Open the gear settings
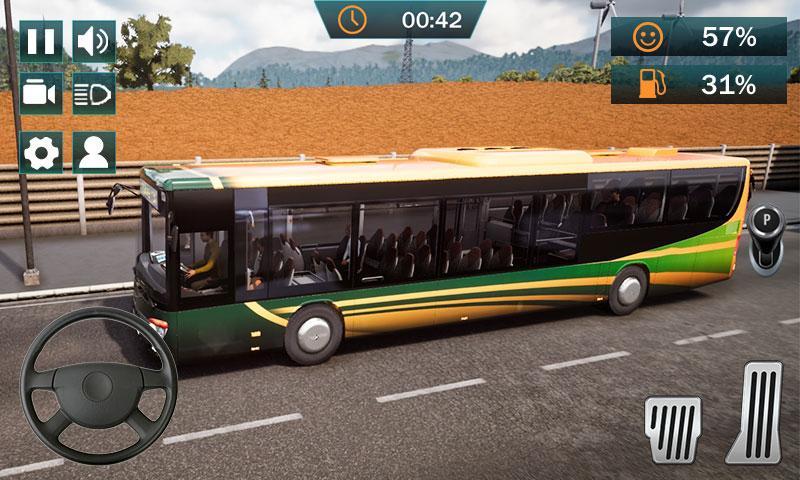This screenshot has height=480, width=800. coord(41,152)
